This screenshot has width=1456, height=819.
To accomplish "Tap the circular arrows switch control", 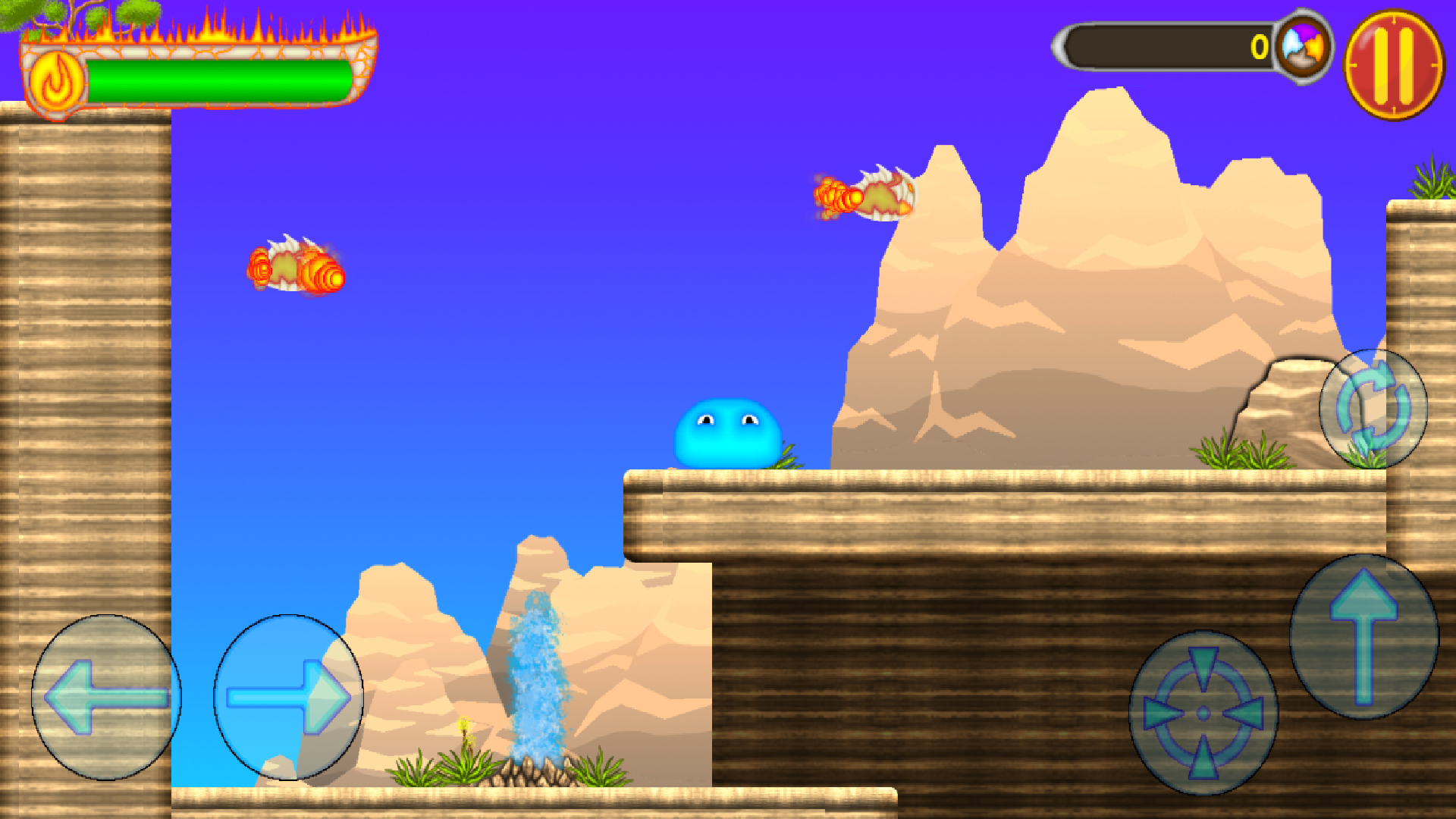I will (1373, 409).
